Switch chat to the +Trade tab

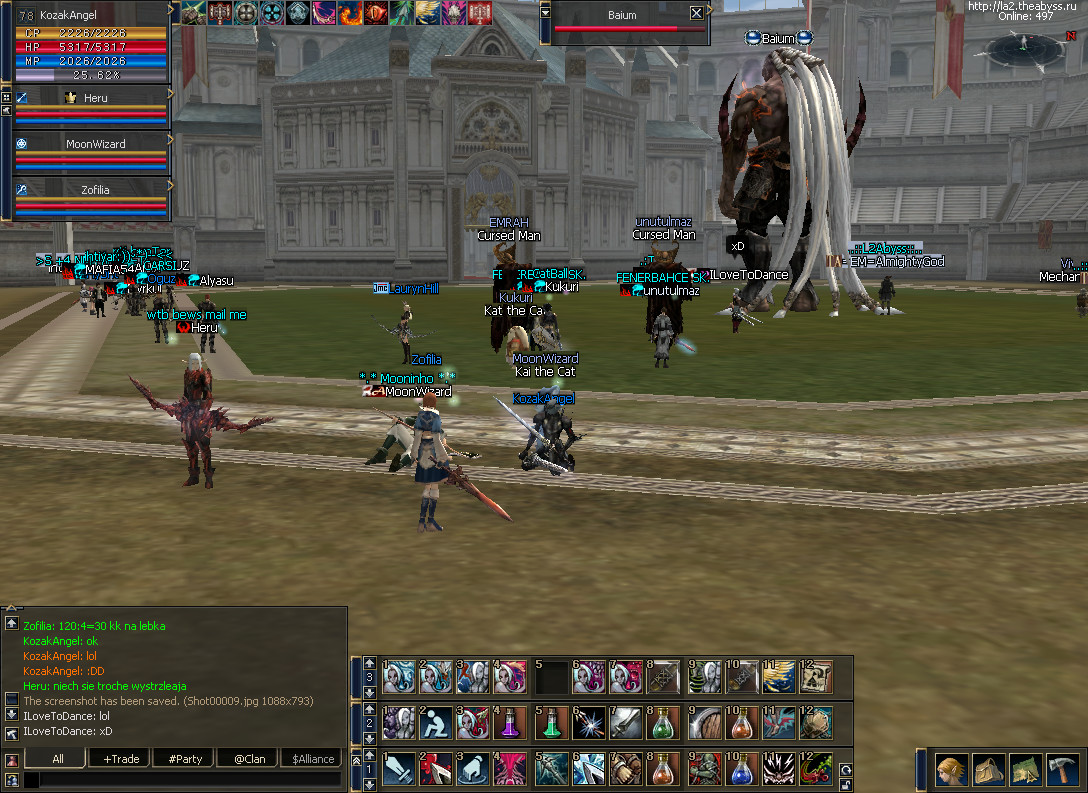tap(121, 759)
